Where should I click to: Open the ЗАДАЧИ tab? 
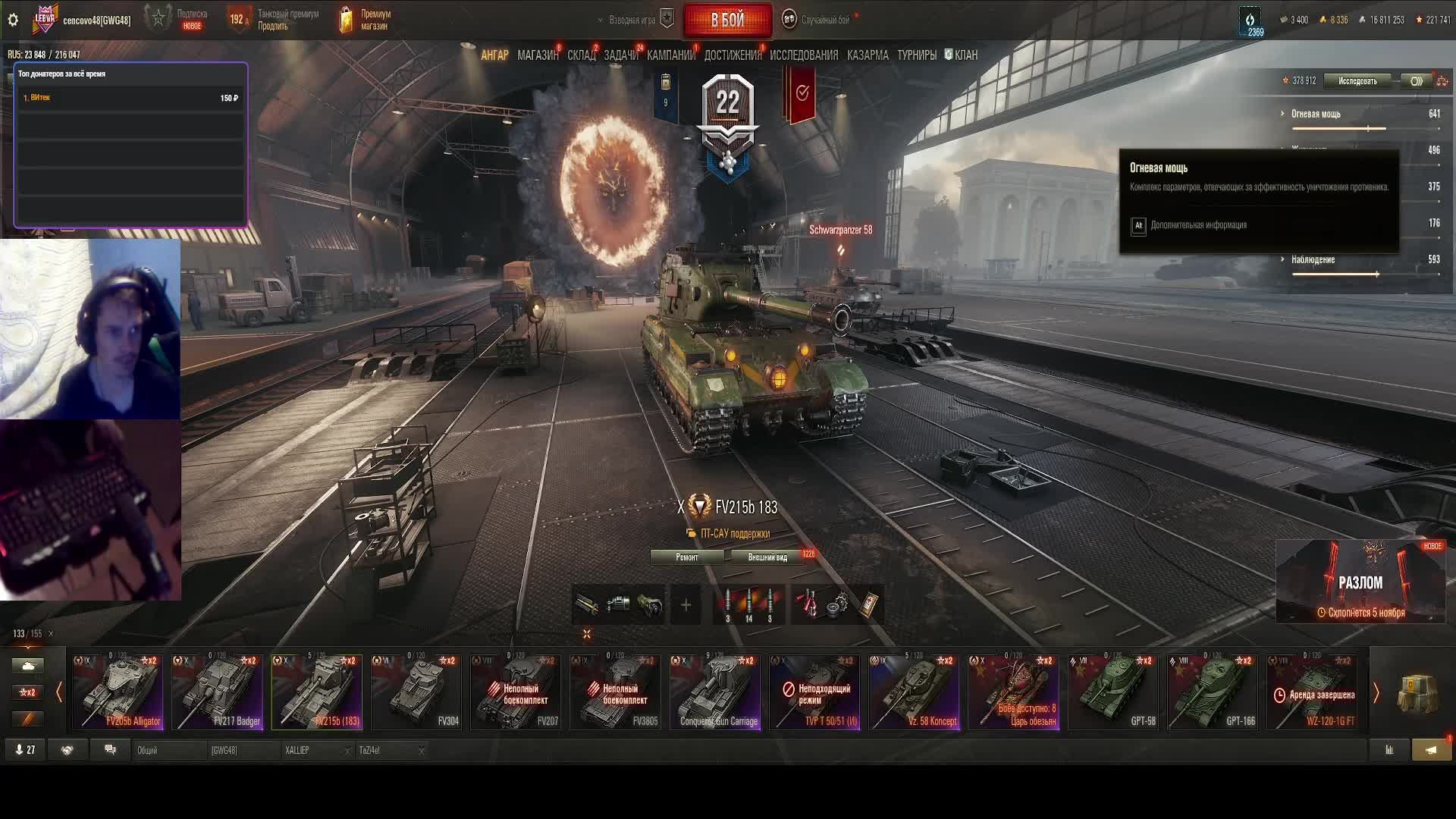(620, 55)
